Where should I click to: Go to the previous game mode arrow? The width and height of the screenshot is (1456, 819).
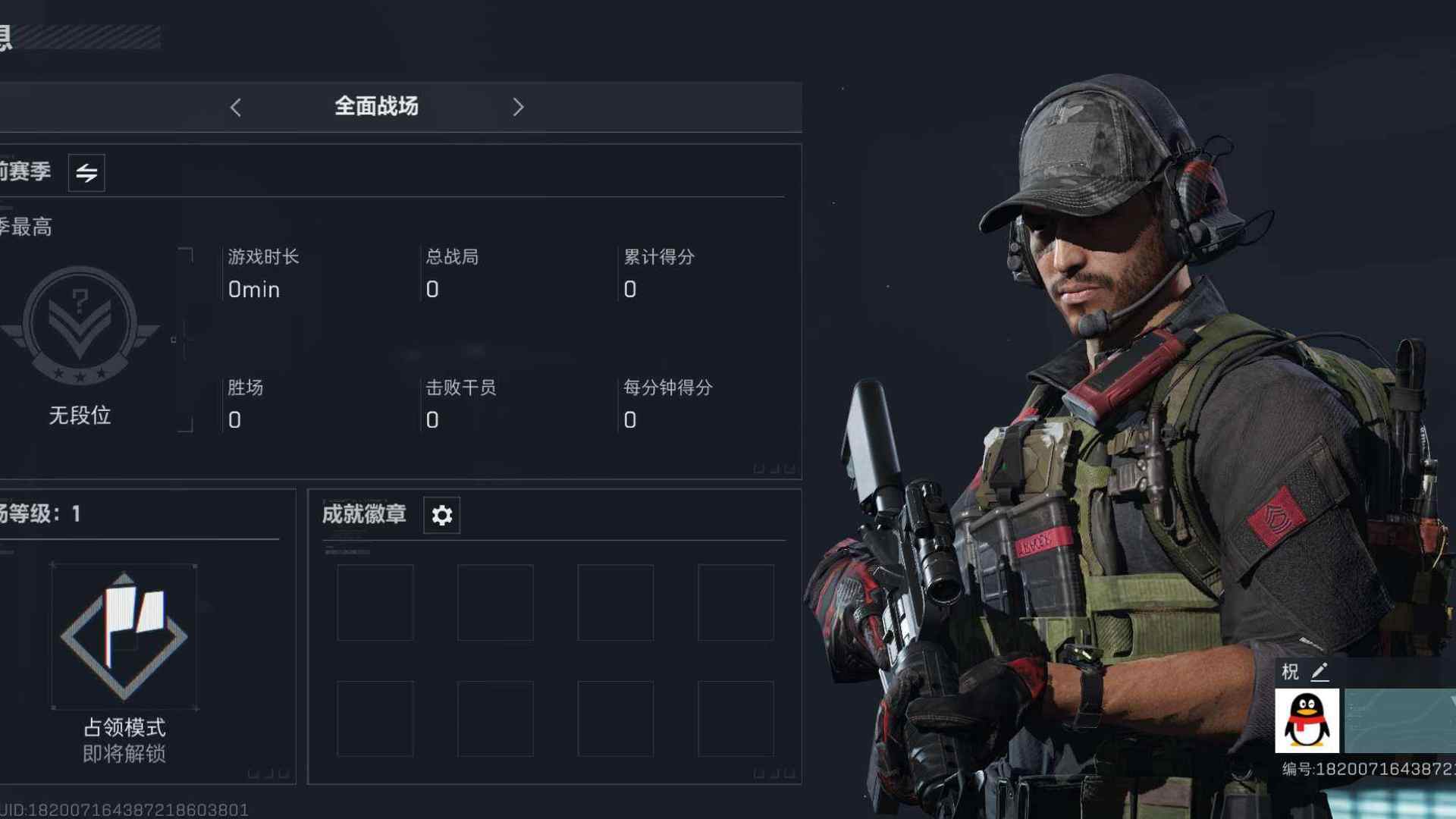coord(236,108)
